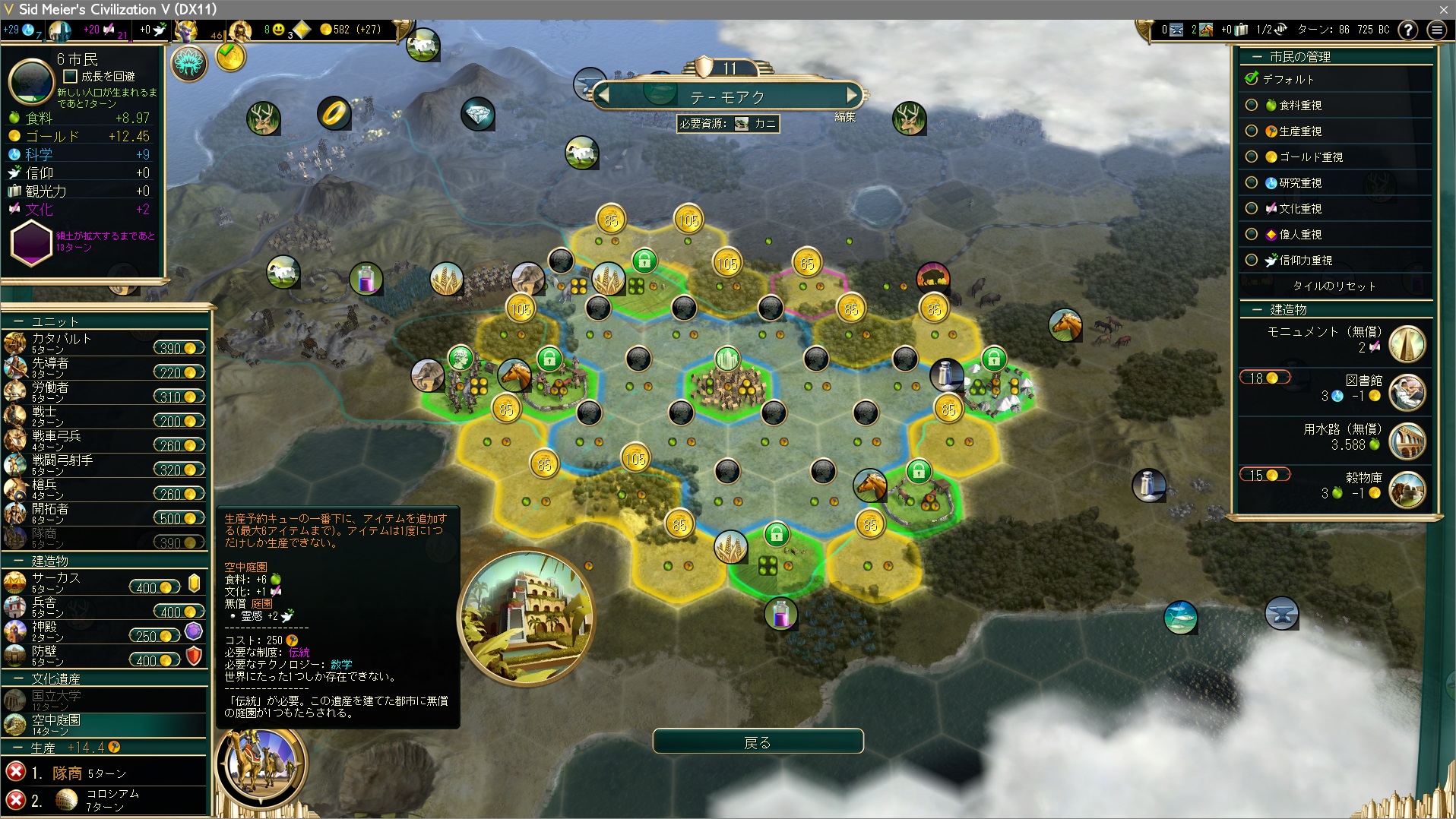The height and width of the screenshot is (819, 1456).
Task: Select 食料重視 citizen focus
Action: 1252,106
